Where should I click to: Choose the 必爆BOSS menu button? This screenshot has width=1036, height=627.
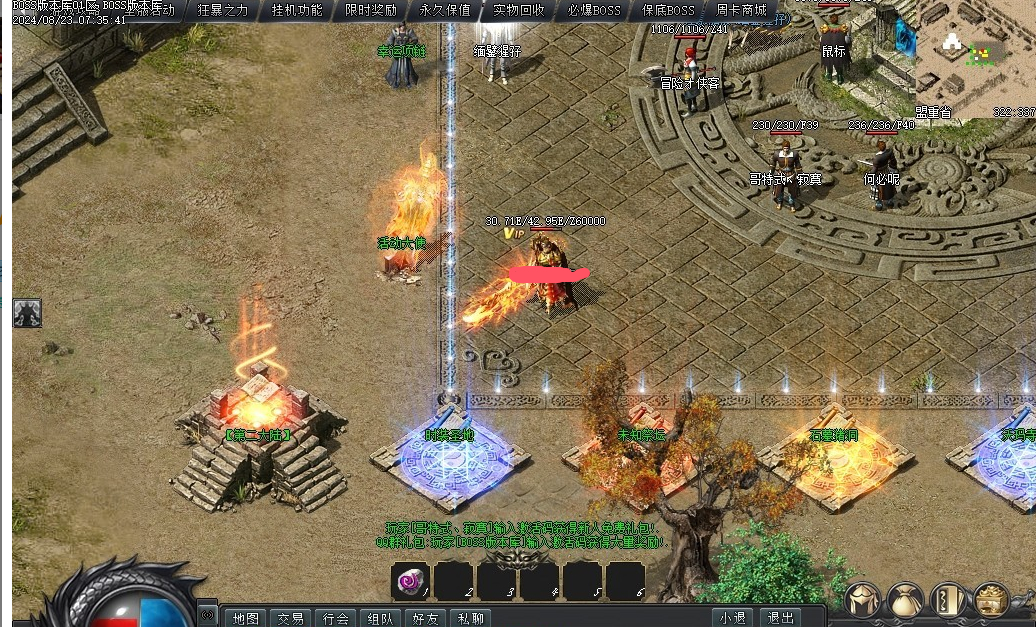(593, 10)
